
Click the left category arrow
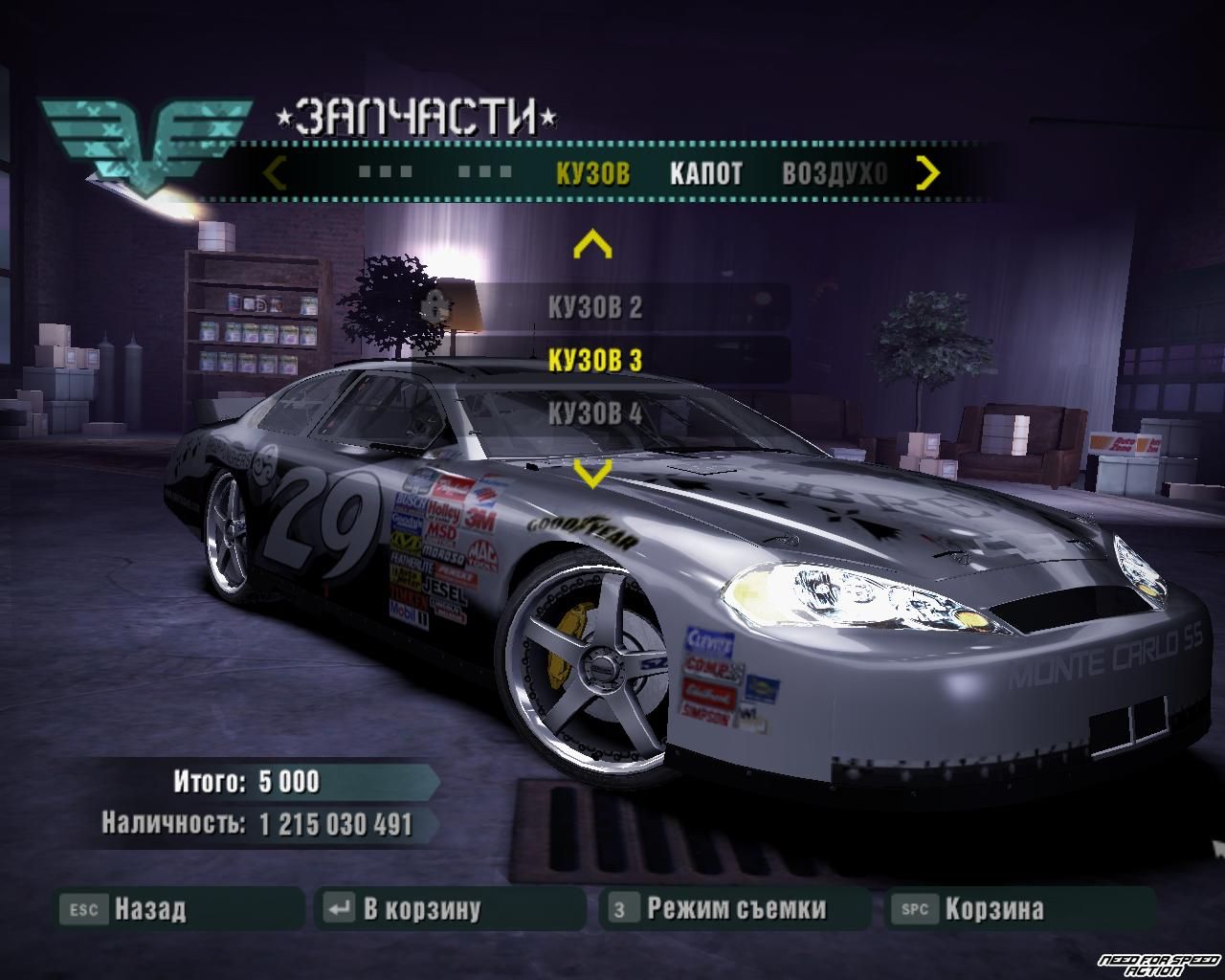tap(275, 173)
